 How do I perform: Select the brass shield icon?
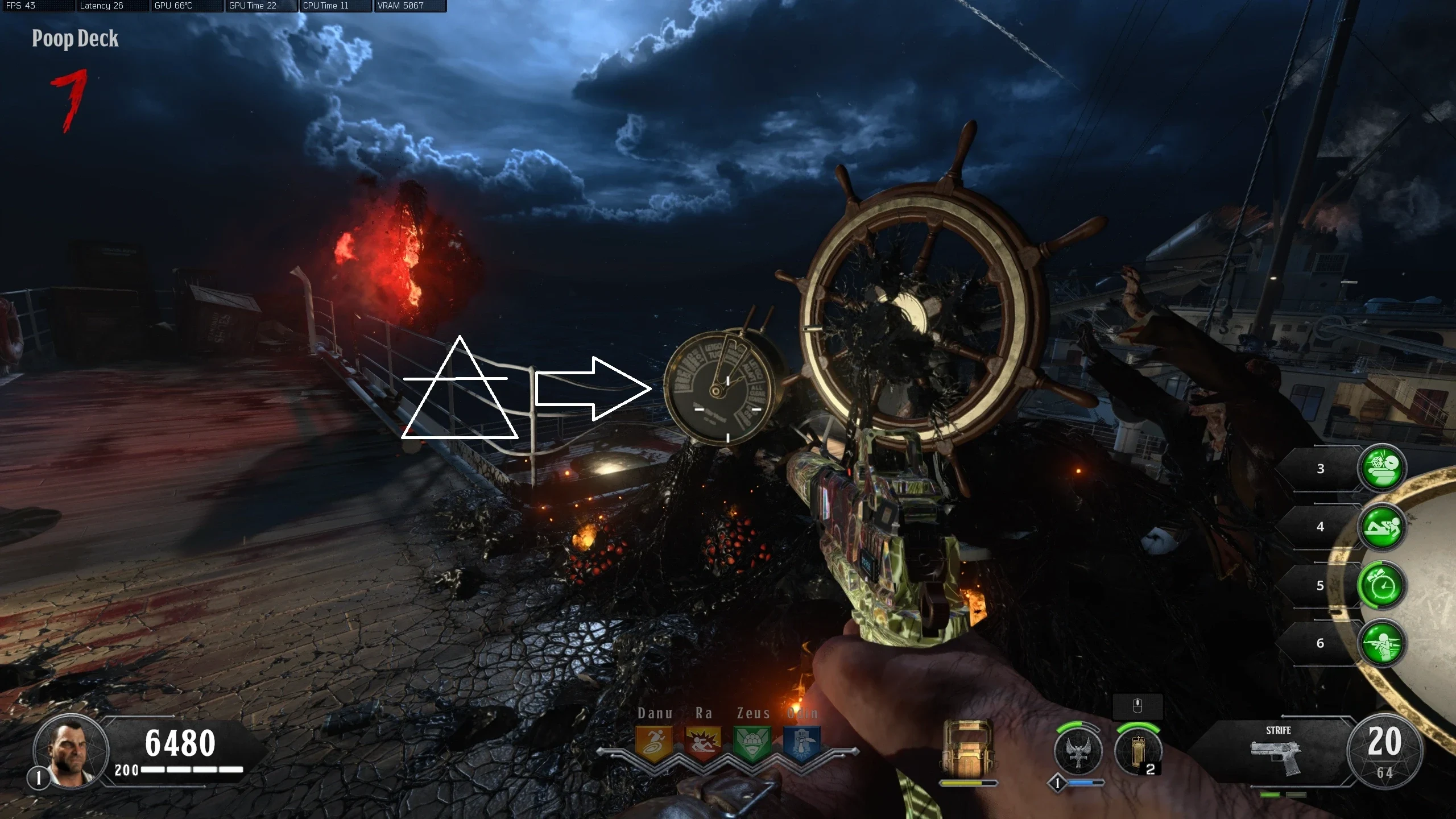[968, 750]
